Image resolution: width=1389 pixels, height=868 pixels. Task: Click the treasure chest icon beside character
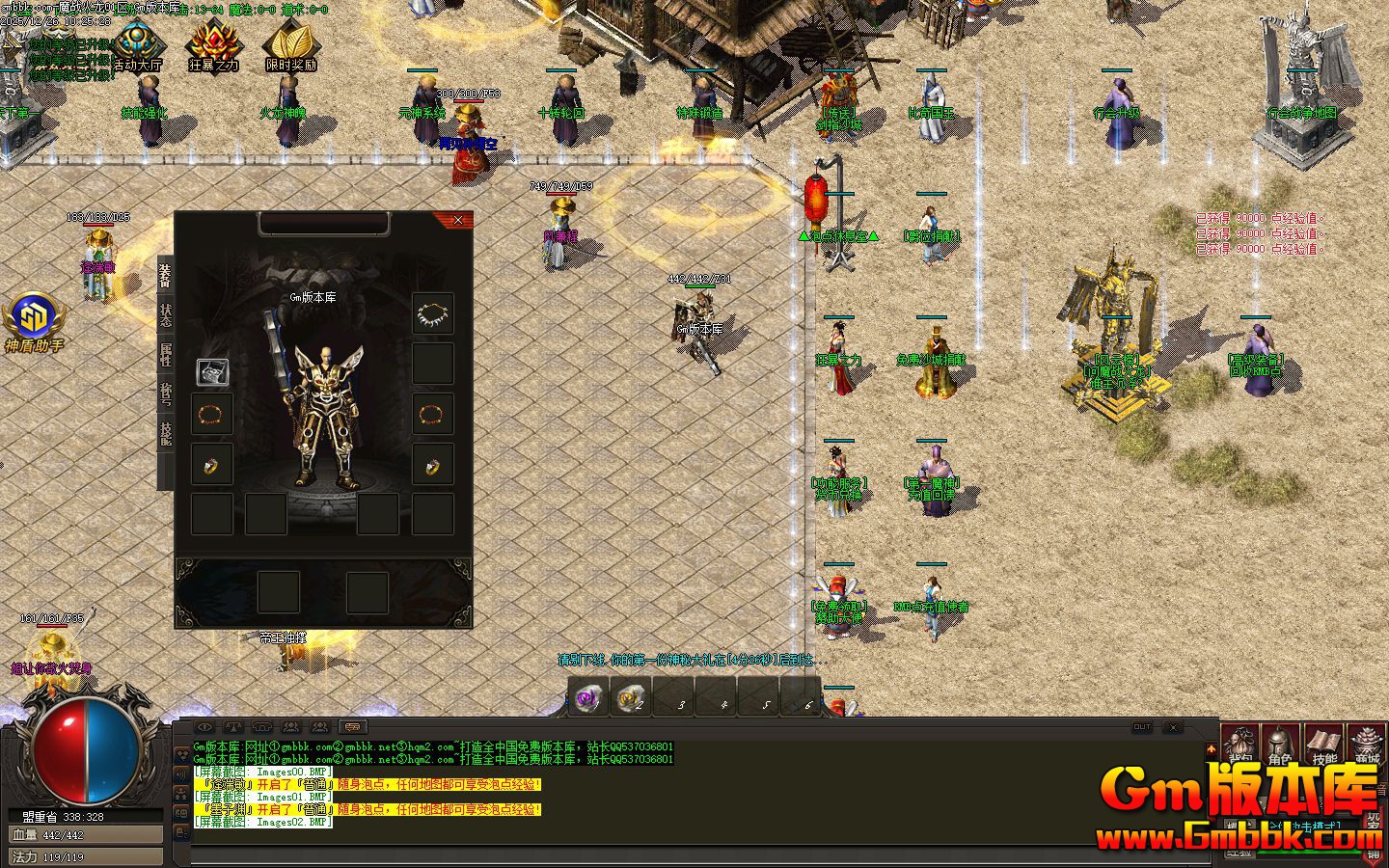[x=212, y=371]
